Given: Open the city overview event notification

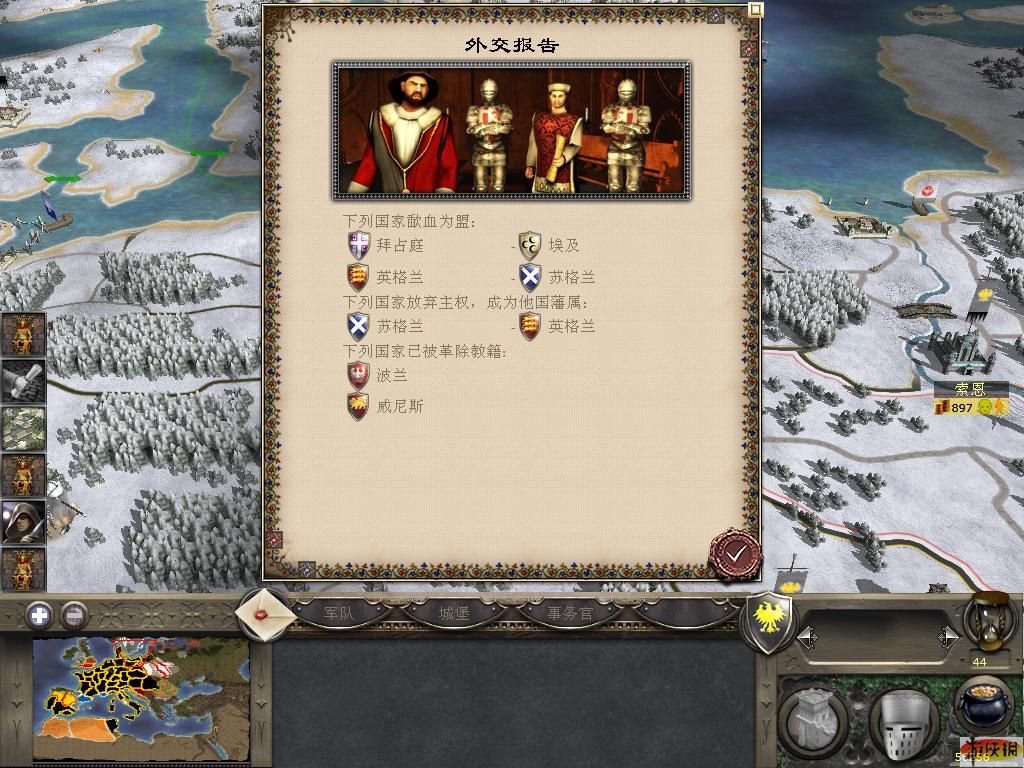Looking at the screenshot, I should tap(23, 427).
